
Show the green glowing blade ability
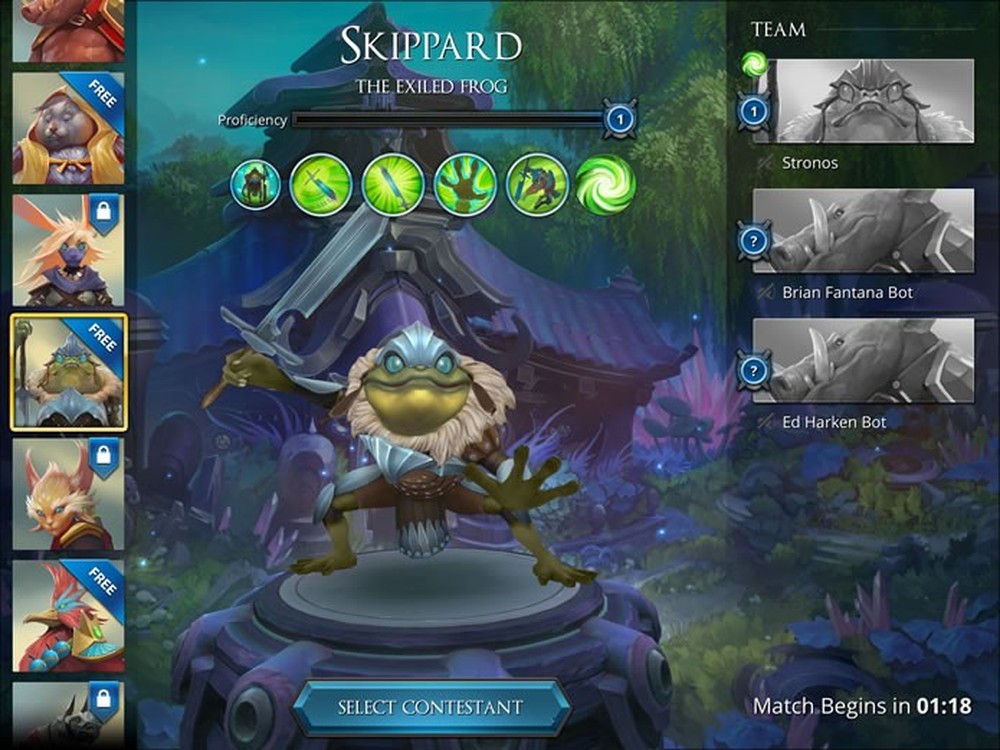393,185
